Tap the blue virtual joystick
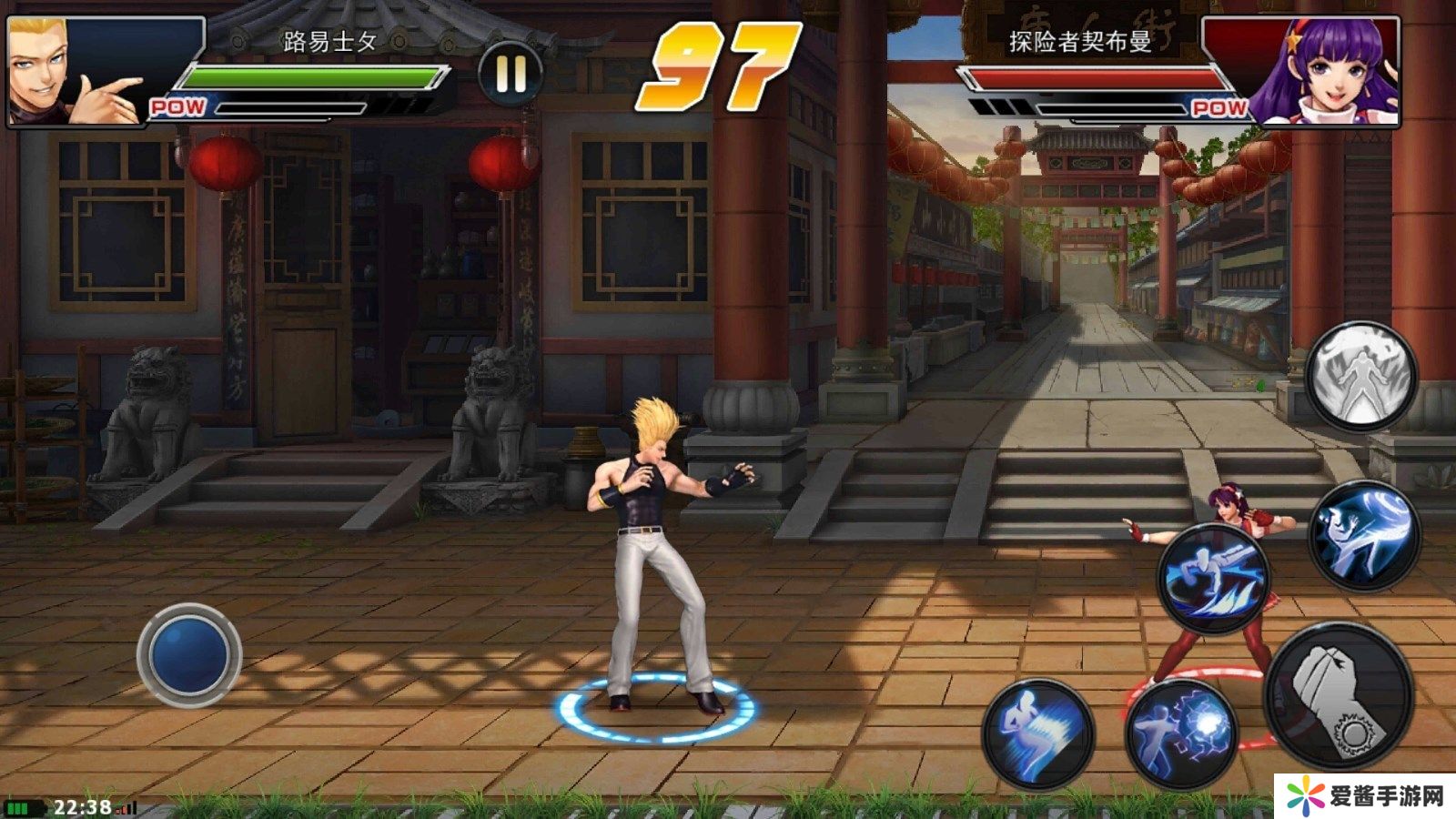The height and width of the screenshot is (819, 1456). click(x=189, y=655)
